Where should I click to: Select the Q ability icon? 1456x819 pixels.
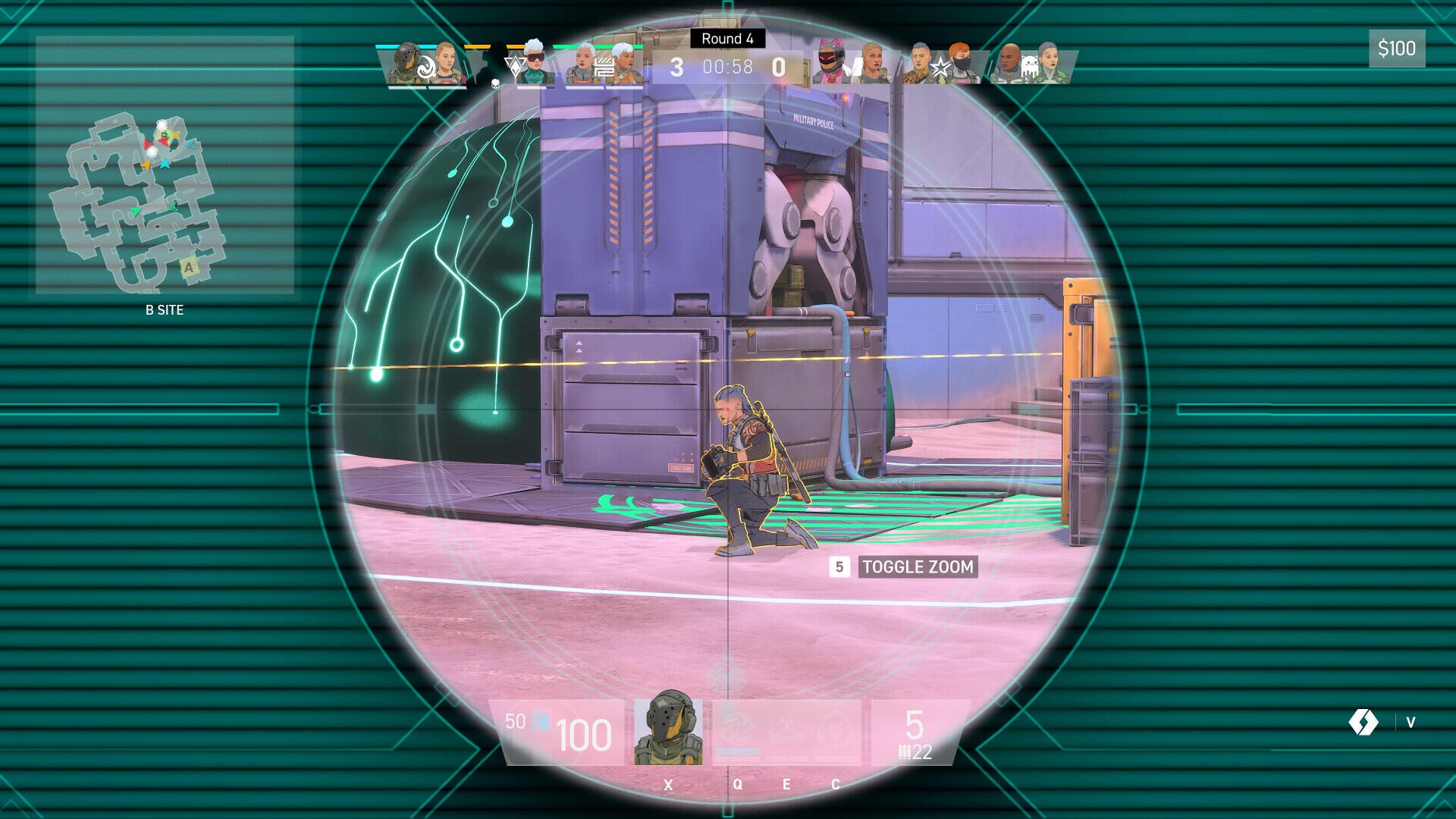tap(736, 728)
